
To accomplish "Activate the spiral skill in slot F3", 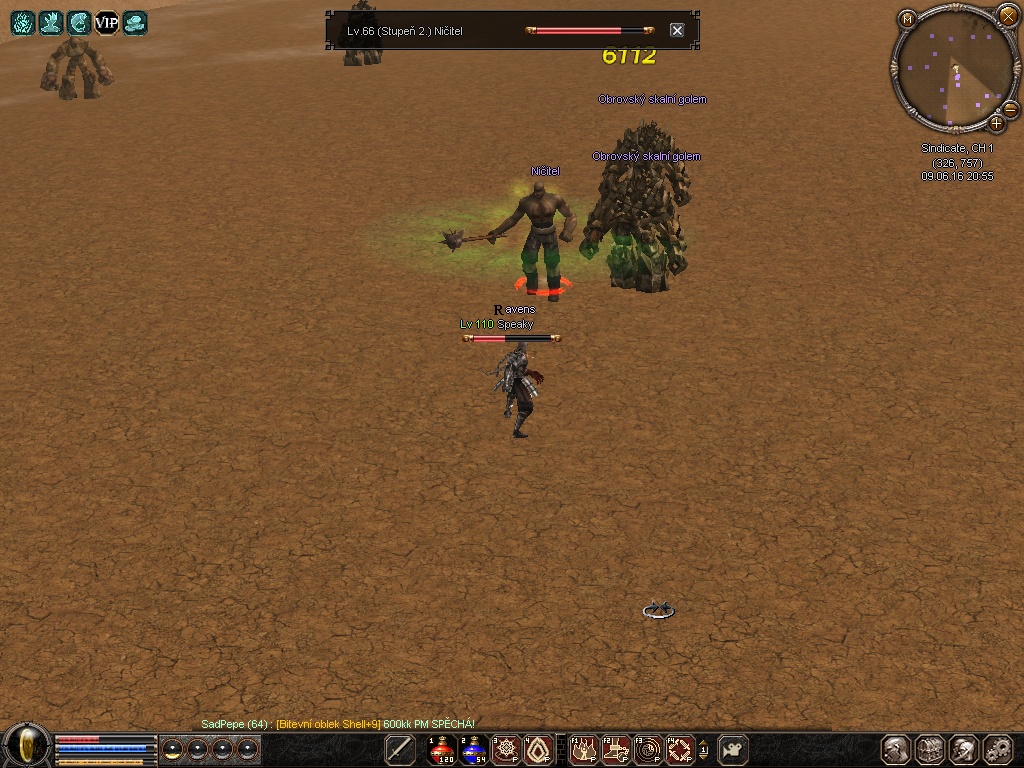I will point(649,750).
